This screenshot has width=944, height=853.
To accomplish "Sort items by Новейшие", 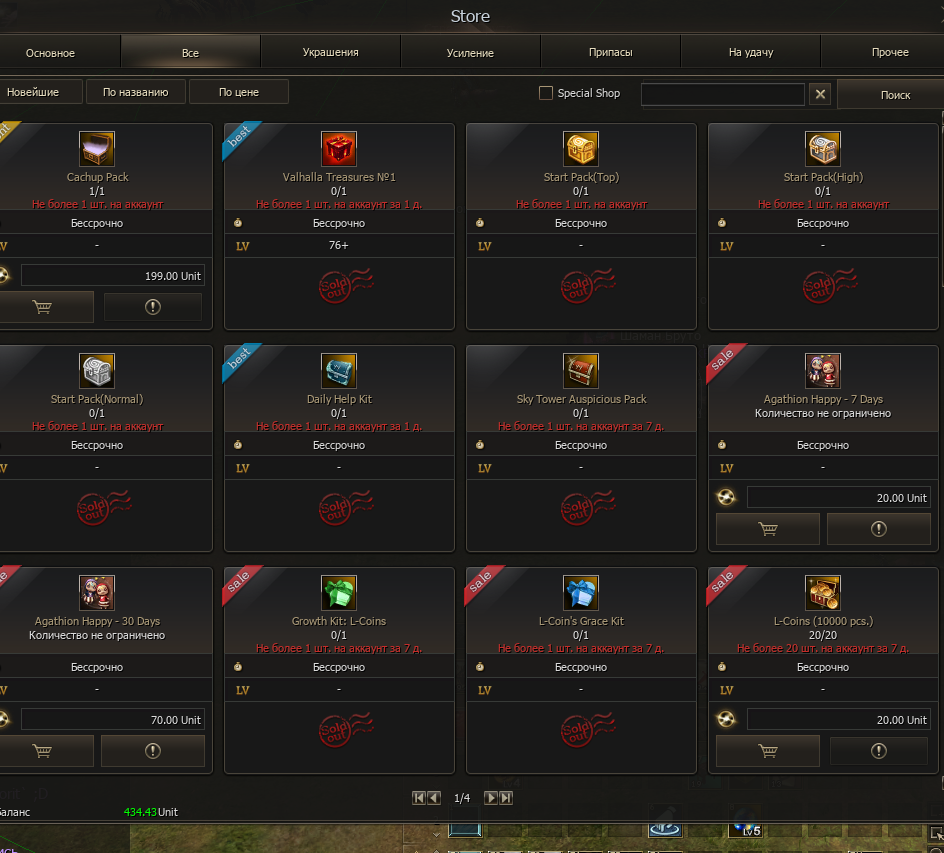I will coord(33,92).
